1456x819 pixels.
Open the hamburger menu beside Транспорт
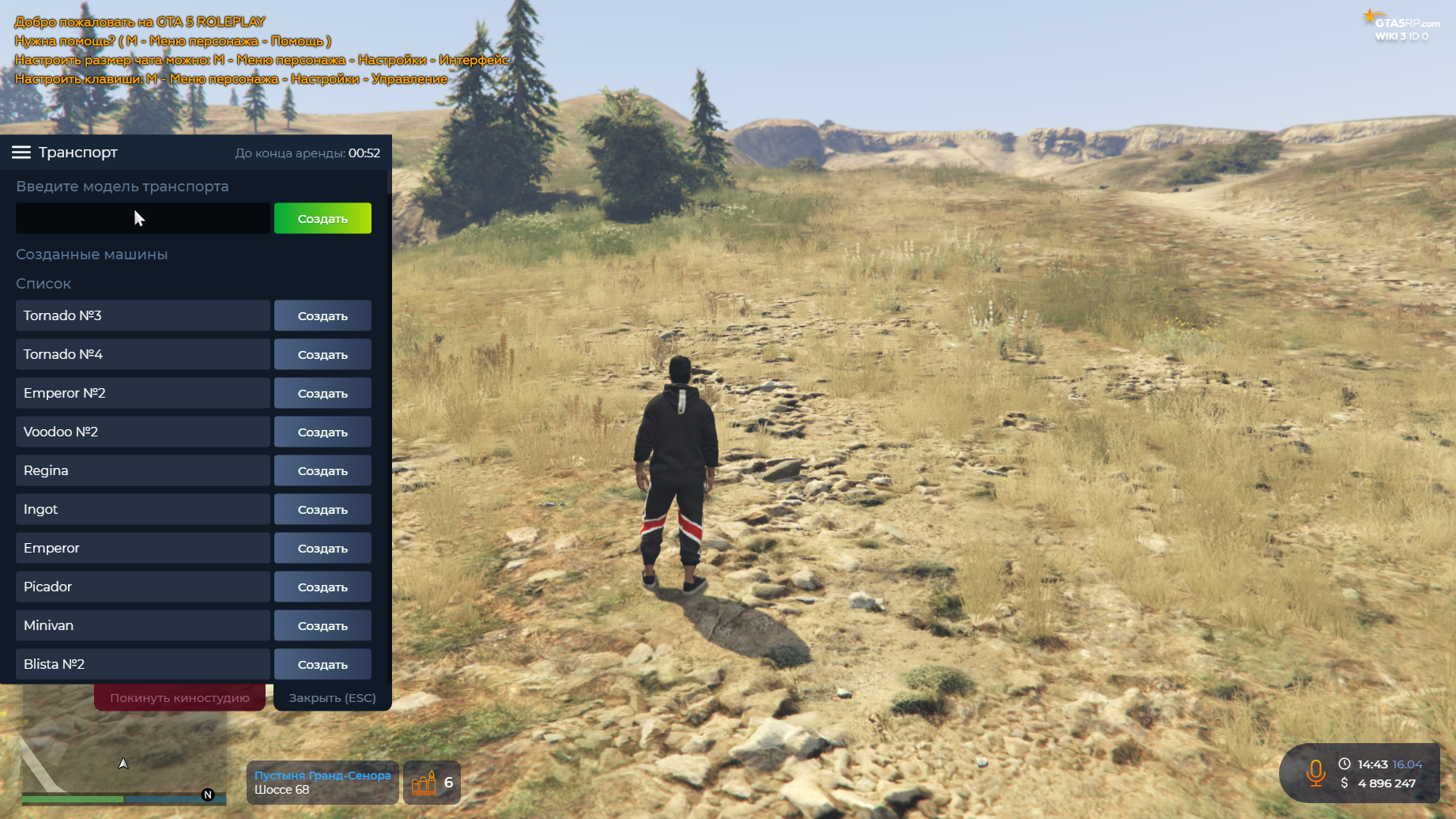point(21,153)
